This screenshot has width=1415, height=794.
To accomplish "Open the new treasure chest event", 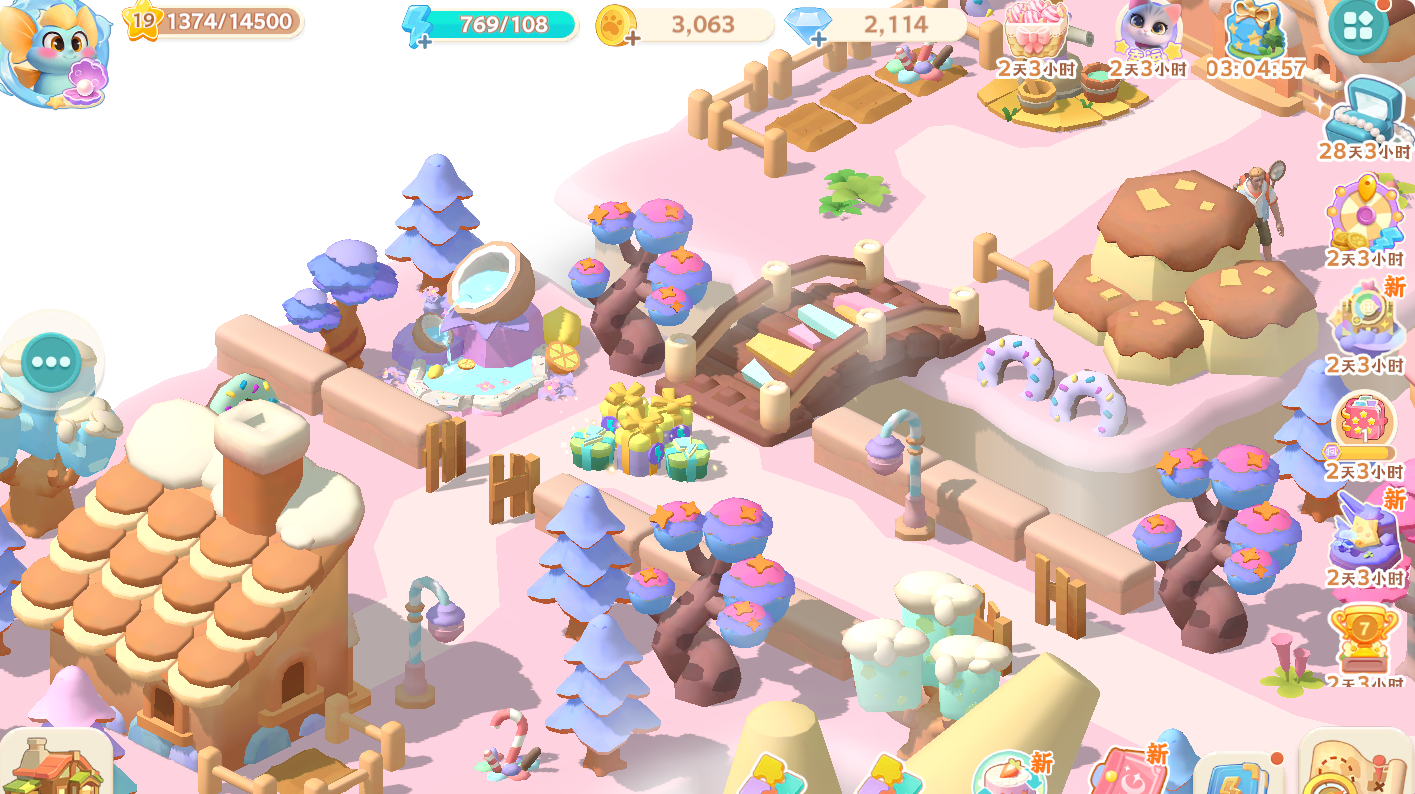I will (1364, 320).
